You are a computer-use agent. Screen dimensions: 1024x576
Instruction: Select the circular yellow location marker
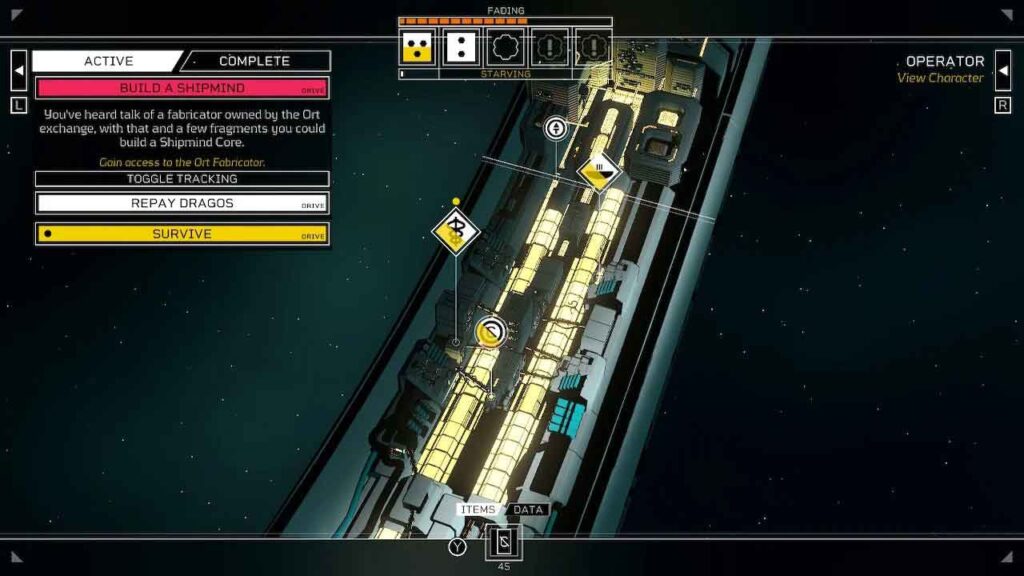490,332
